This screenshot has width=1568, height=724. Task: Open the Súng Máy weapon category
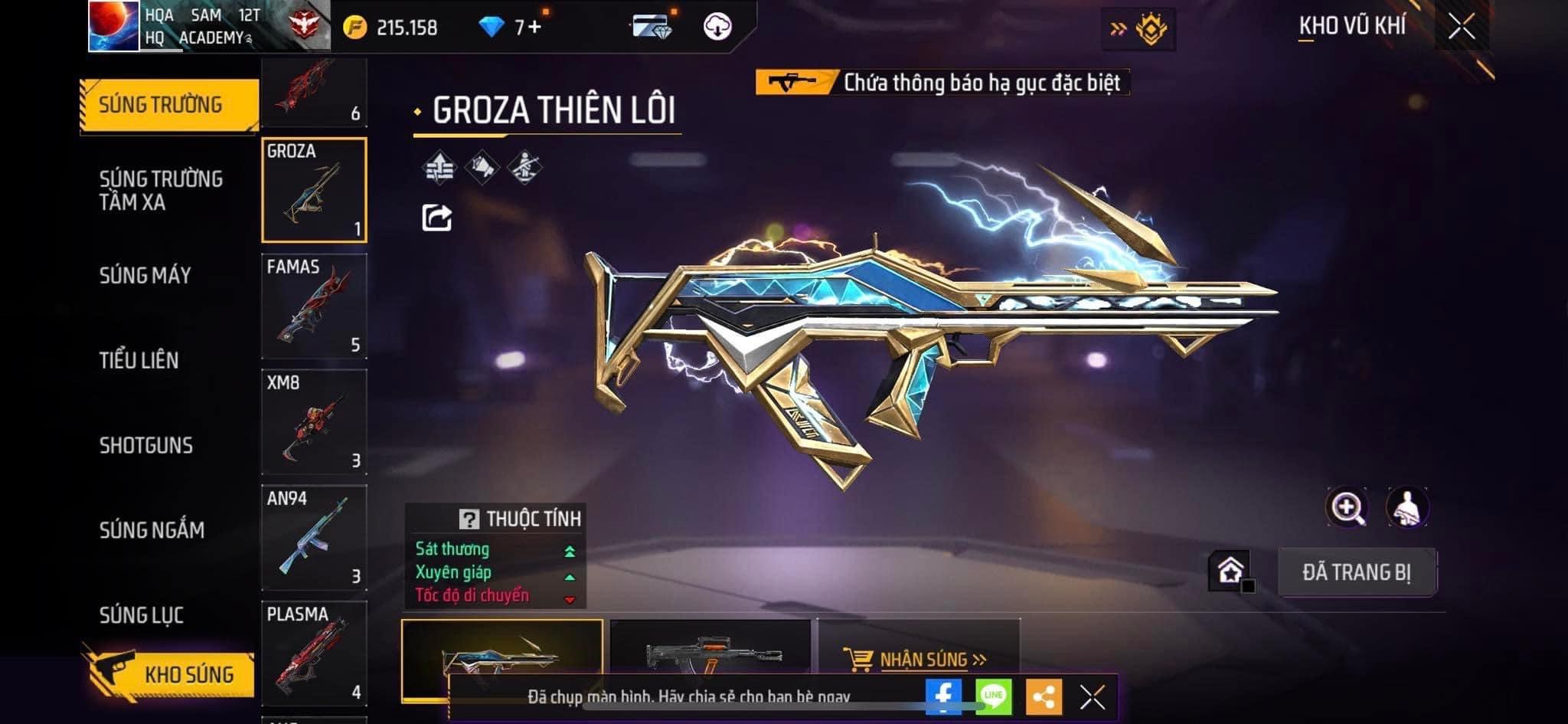[x=145, y=275]
